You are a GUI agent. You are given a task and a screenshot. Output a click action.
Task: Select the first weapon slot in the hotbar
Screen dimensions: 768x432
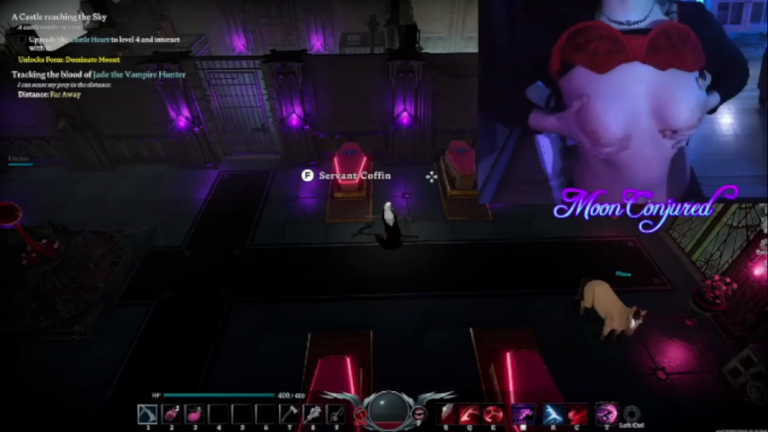pyautogui.click(x=147, y=413)
